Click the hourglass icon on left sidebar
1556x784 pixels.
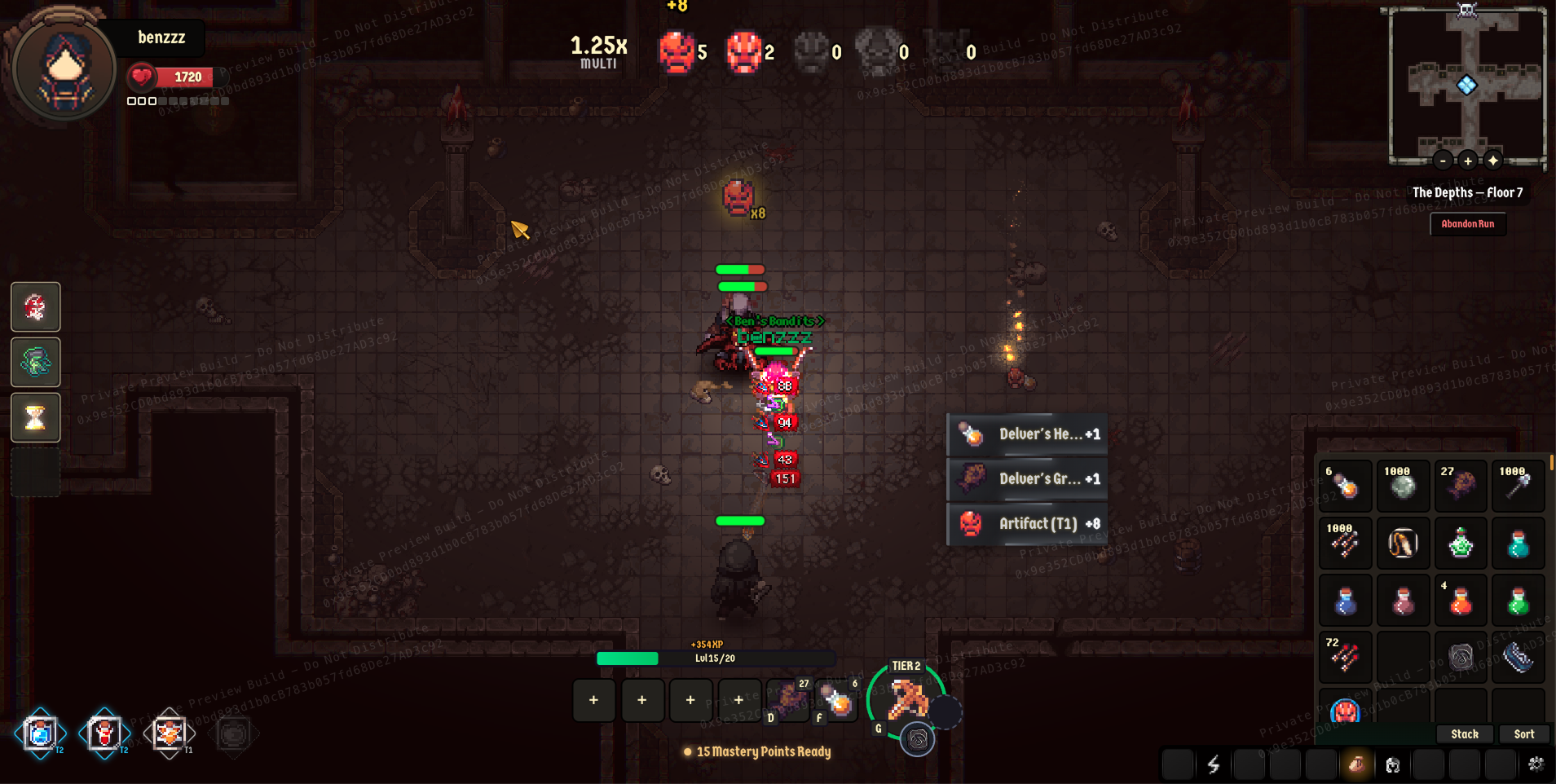35,418
